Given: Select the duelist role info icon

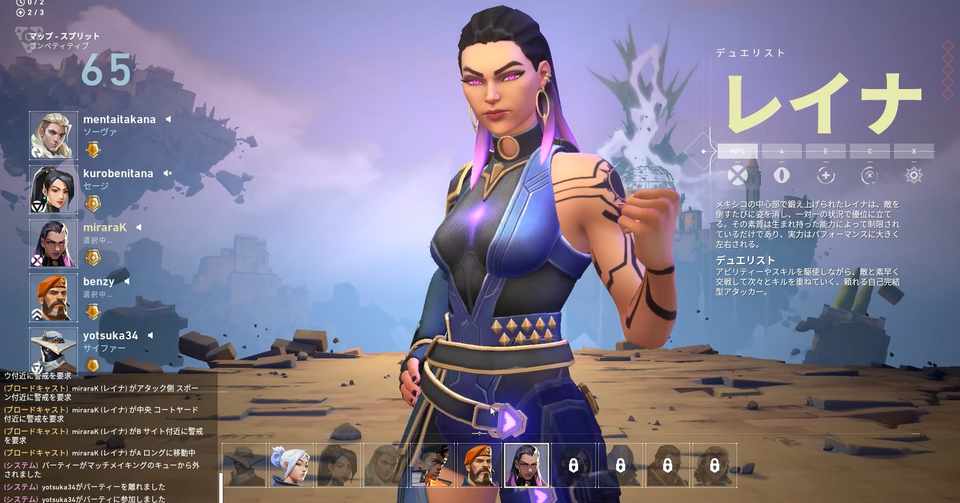Looking at the screenshot, I should point(738,175).
